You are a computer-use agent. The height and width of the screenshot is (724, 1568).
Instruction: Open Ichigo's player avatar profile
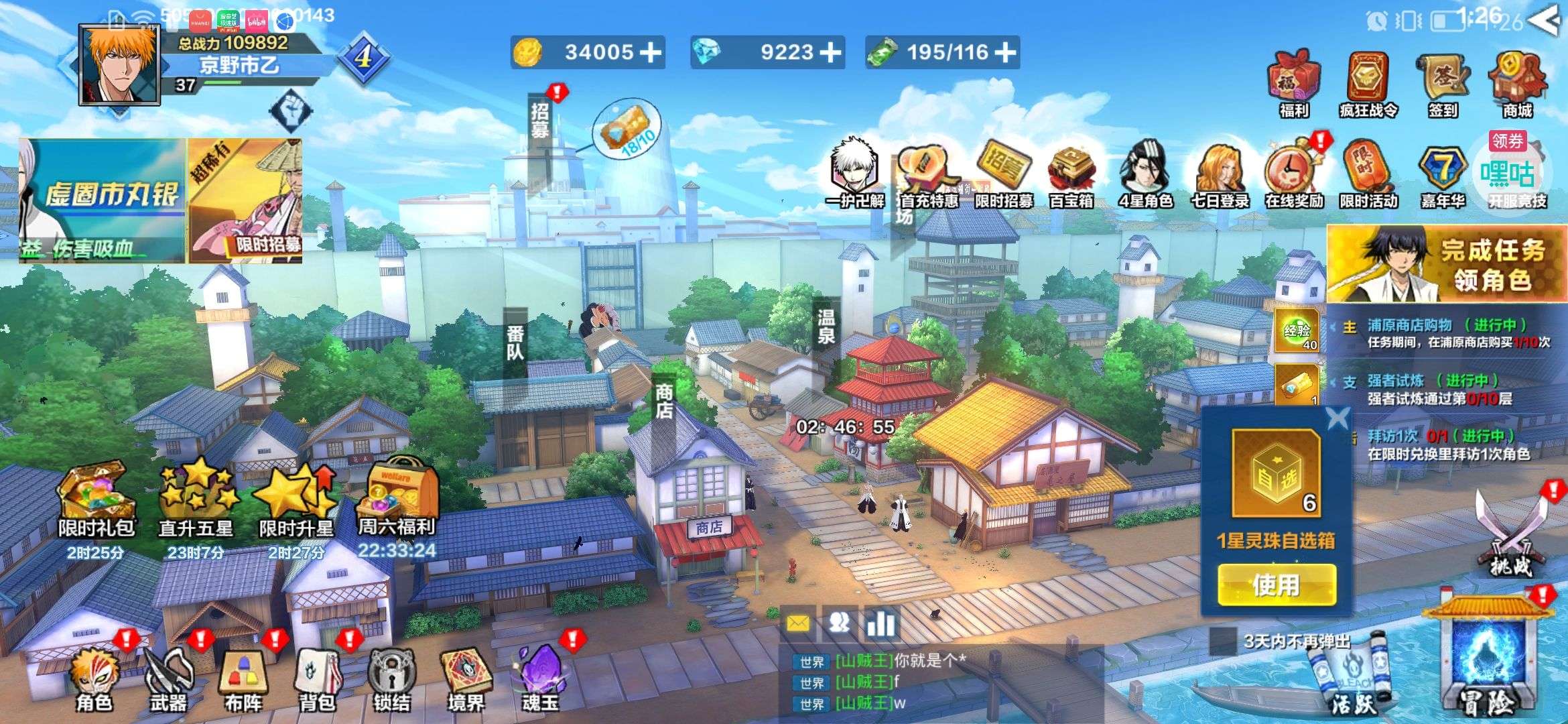[120, 66]
